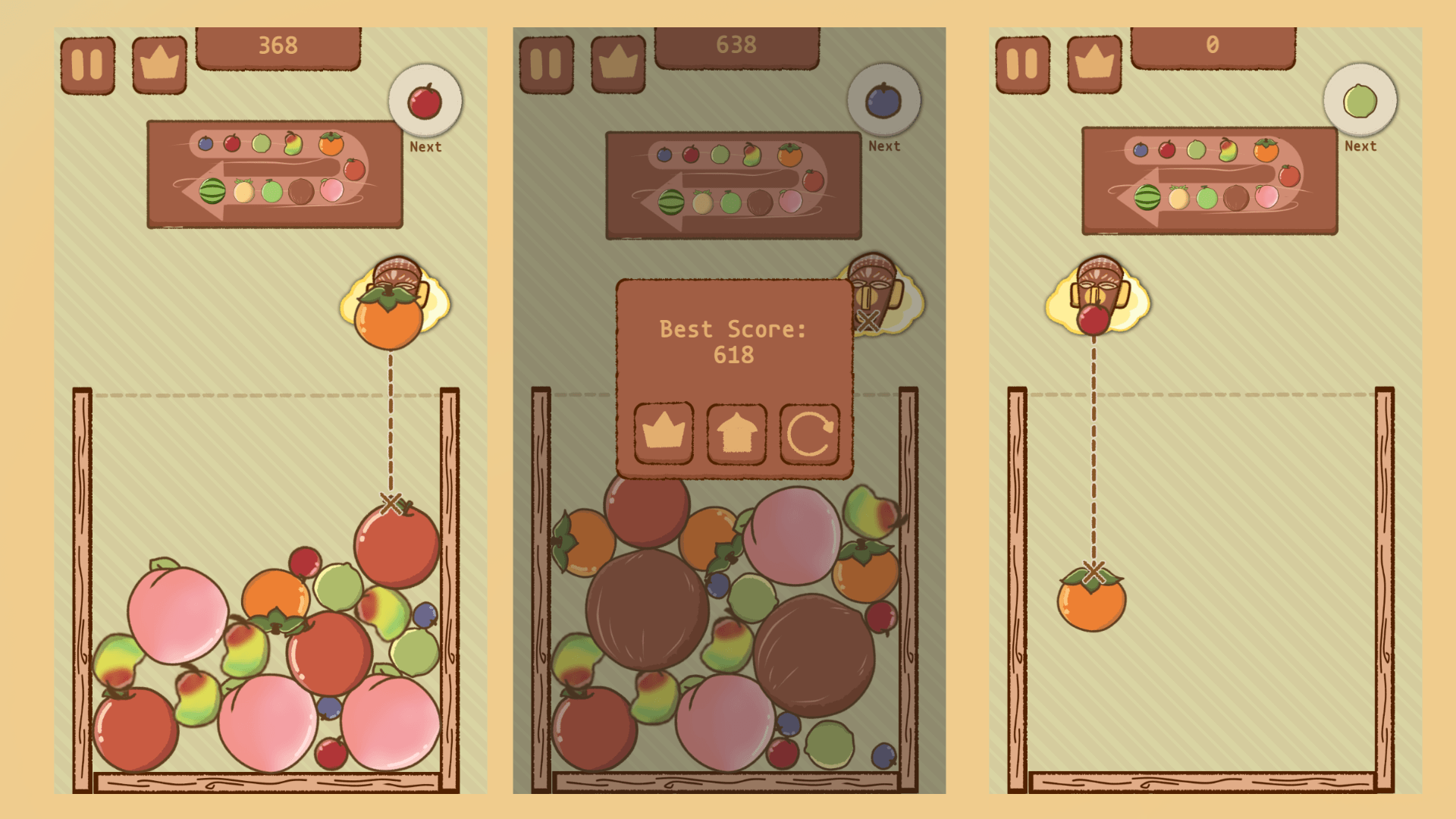
Task: Tap the Next preview showing a green fruit
Action: coord(1360,99)
